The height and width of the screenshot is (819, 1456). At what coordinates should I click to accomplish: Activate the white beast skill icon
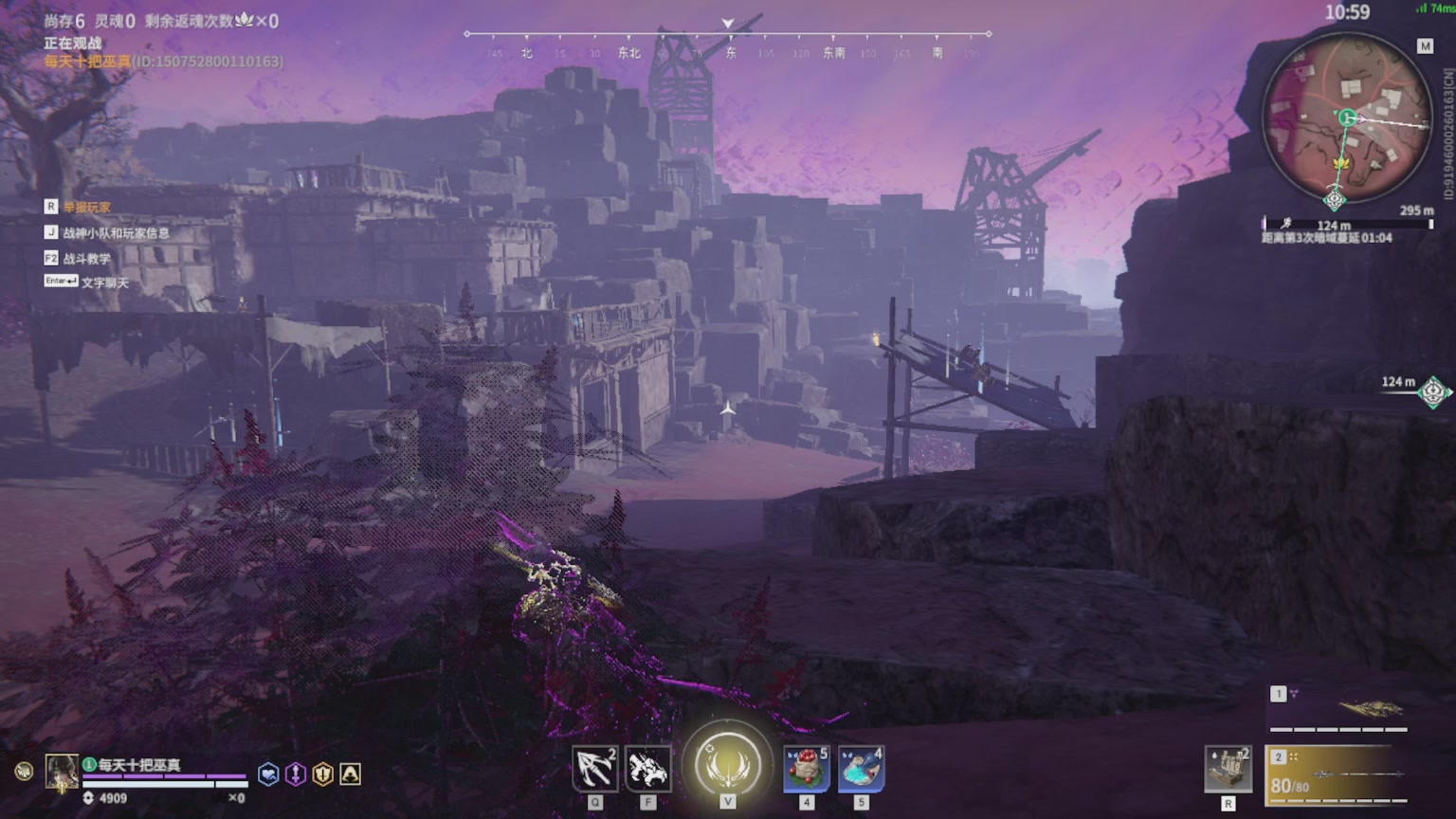[x=648, y=769]
